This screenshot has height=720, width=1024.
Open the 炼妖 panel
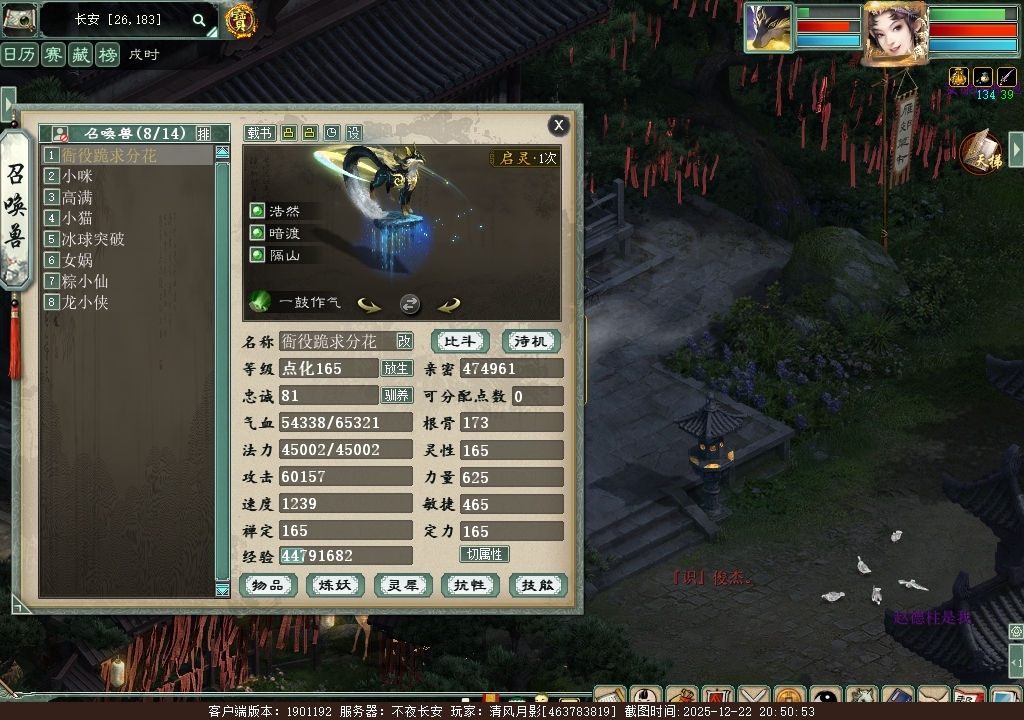click(335, 585)
